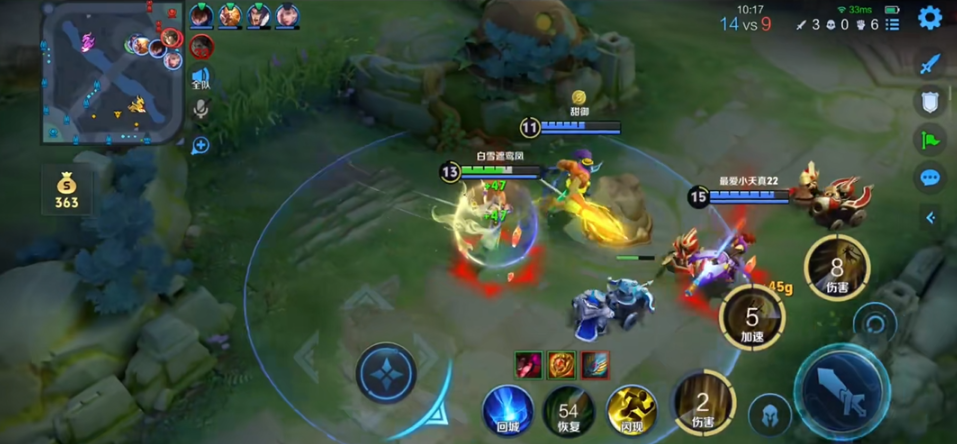Toggle the 全队 team speaker
The height and width of the screenshot is (444, 957).
click(201, 78)
